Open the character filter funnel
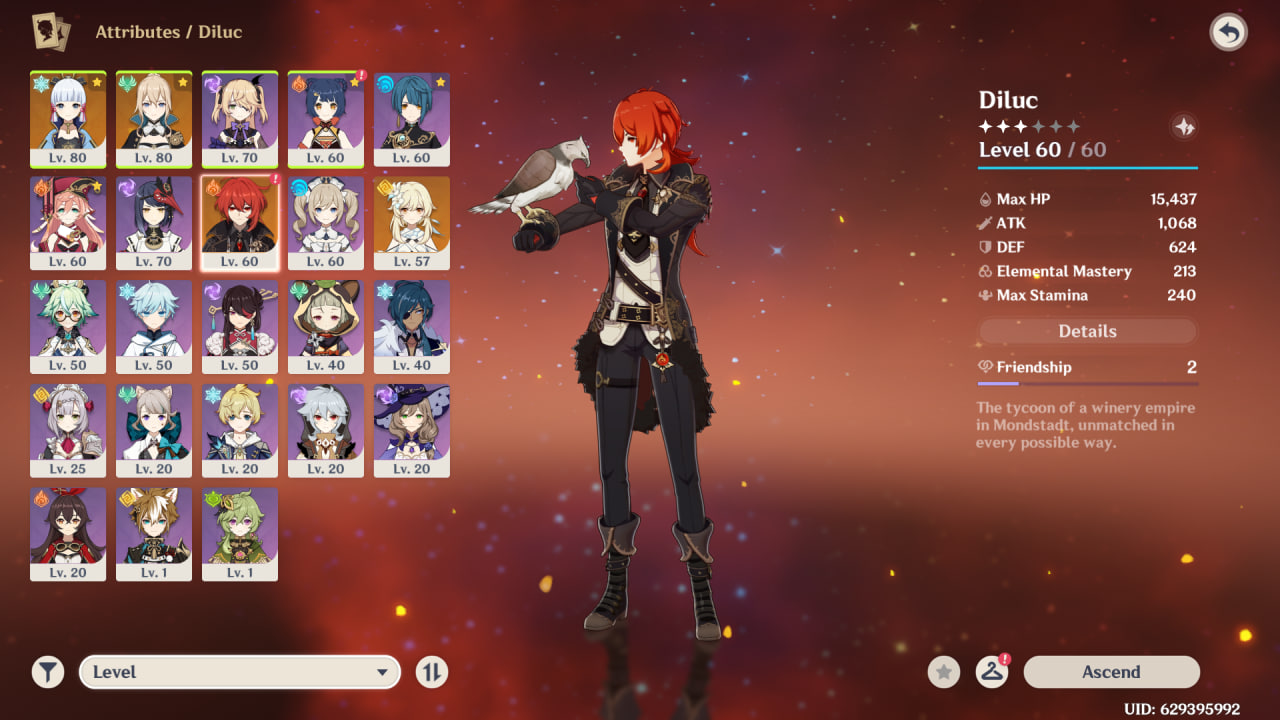 click(x=47, y=672)
